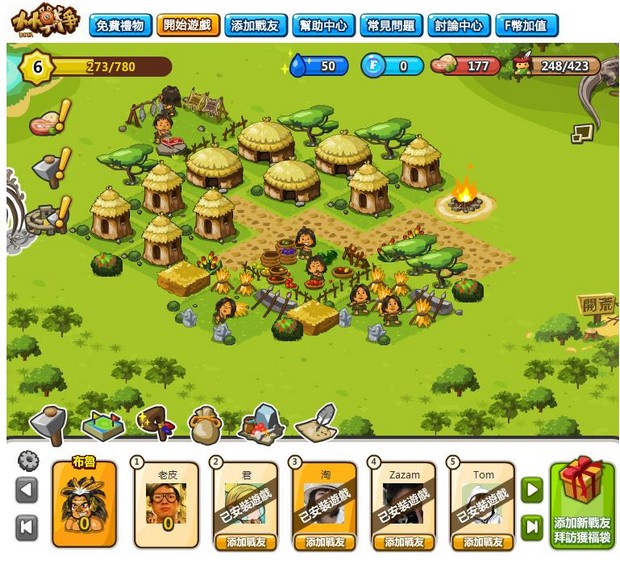Select the 開始遊戲 start game tab

pos(189,25)
